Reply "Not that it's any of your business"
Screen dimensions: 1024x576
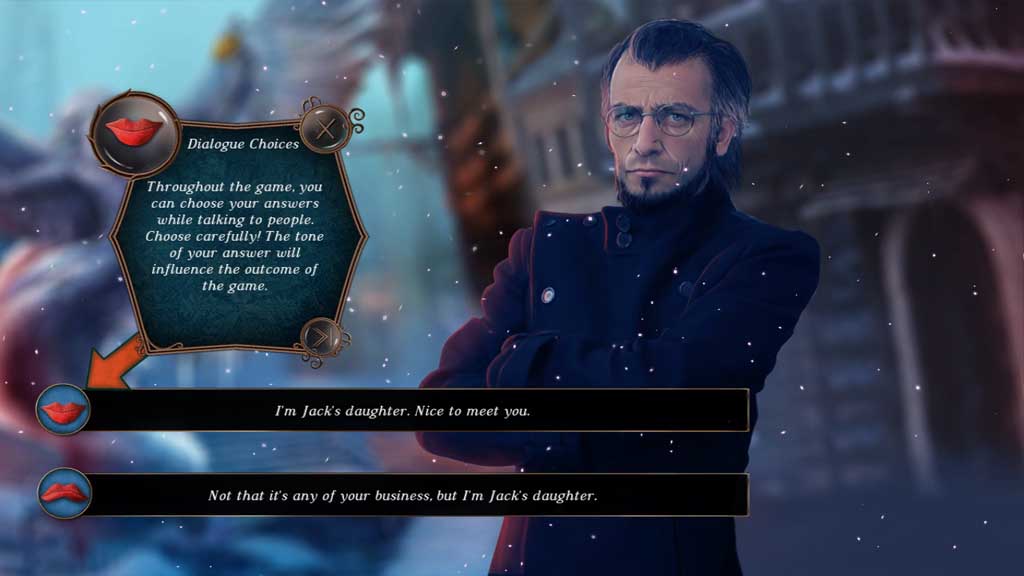point(402,495)
